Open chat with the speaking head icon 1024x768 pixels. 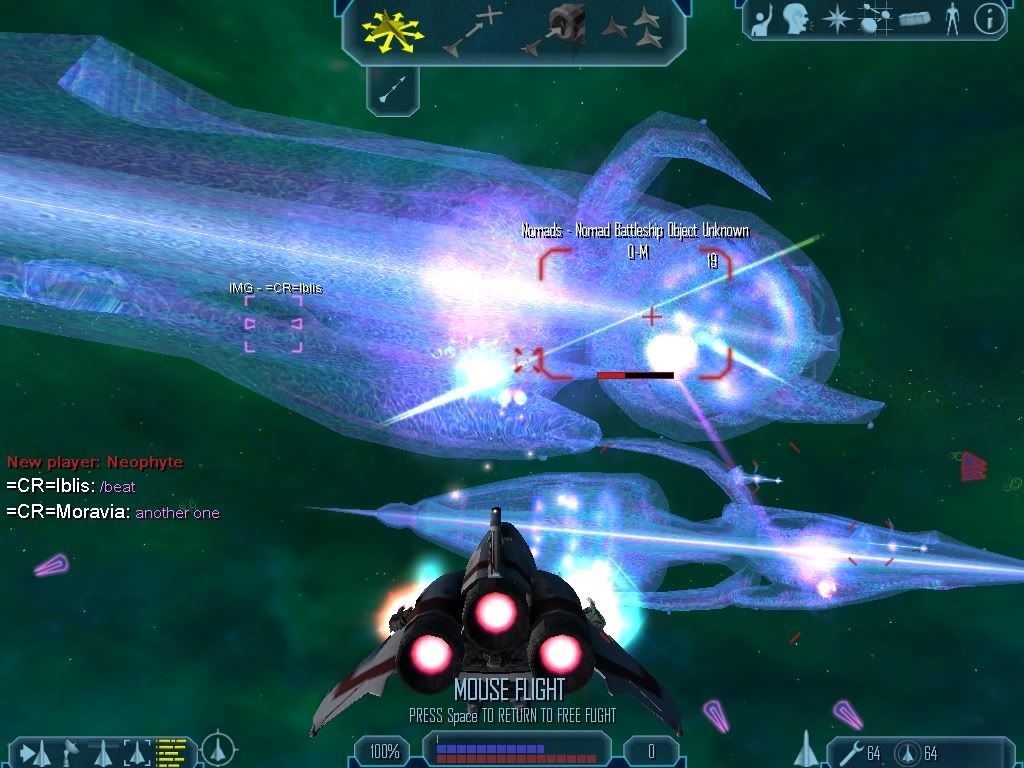[x=796, y=19]
